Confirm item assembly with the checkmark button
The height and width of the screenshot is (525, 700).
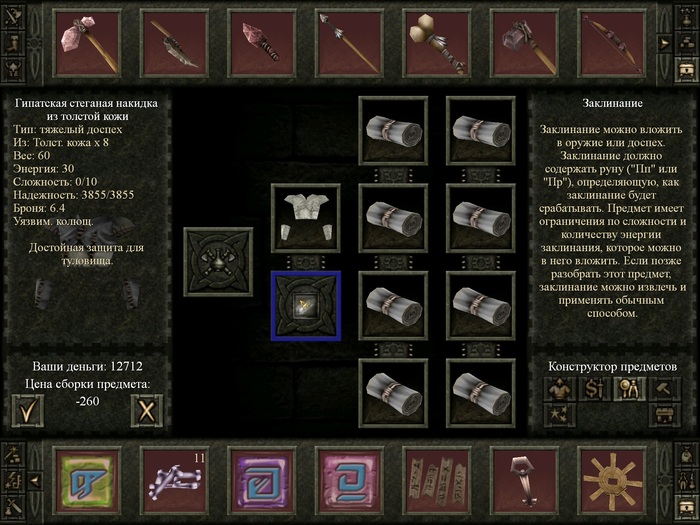28,409
